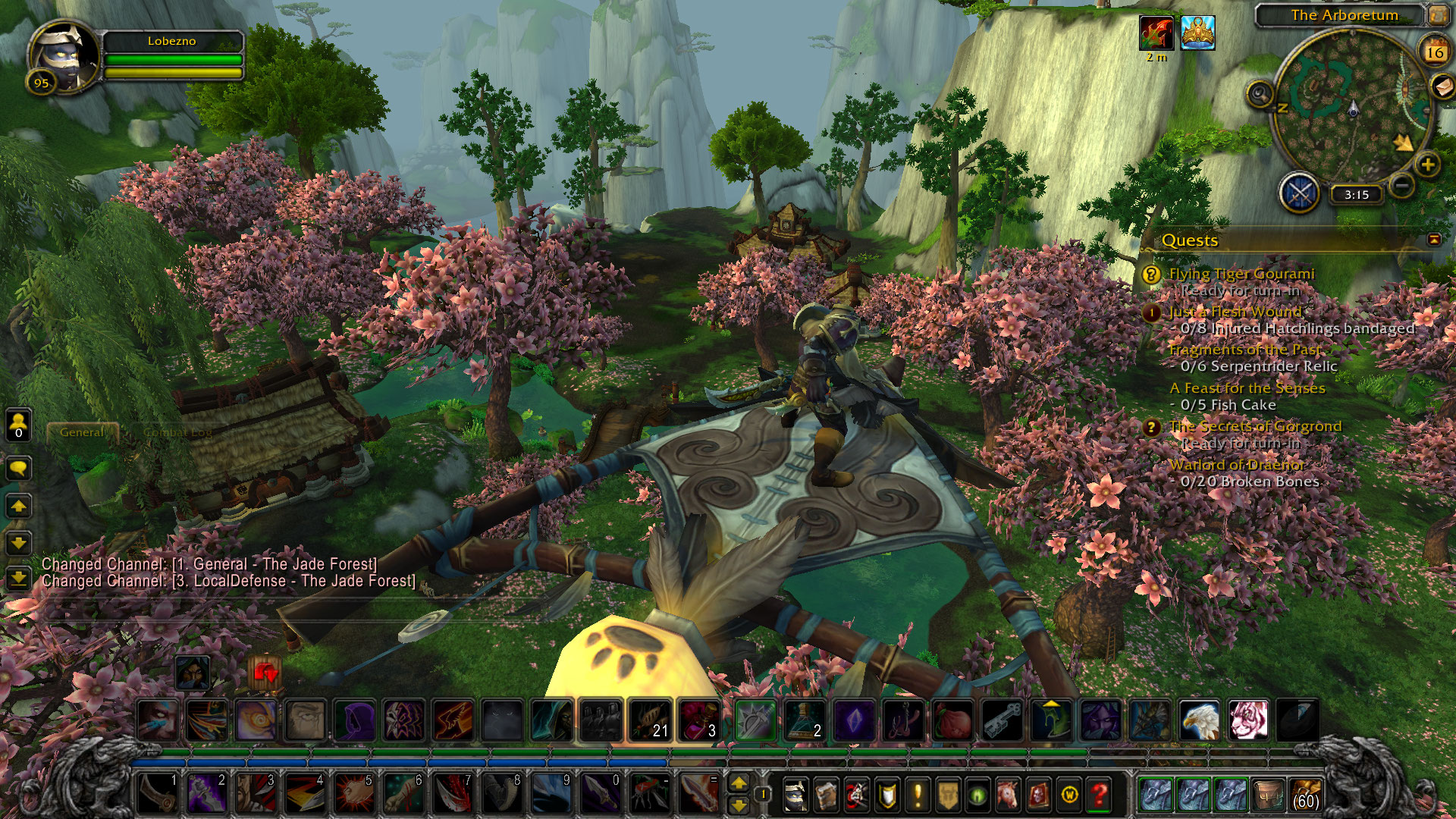Click the crossed-swords garrison button
1456x819 pixels.
click(x=1299, y=193)
